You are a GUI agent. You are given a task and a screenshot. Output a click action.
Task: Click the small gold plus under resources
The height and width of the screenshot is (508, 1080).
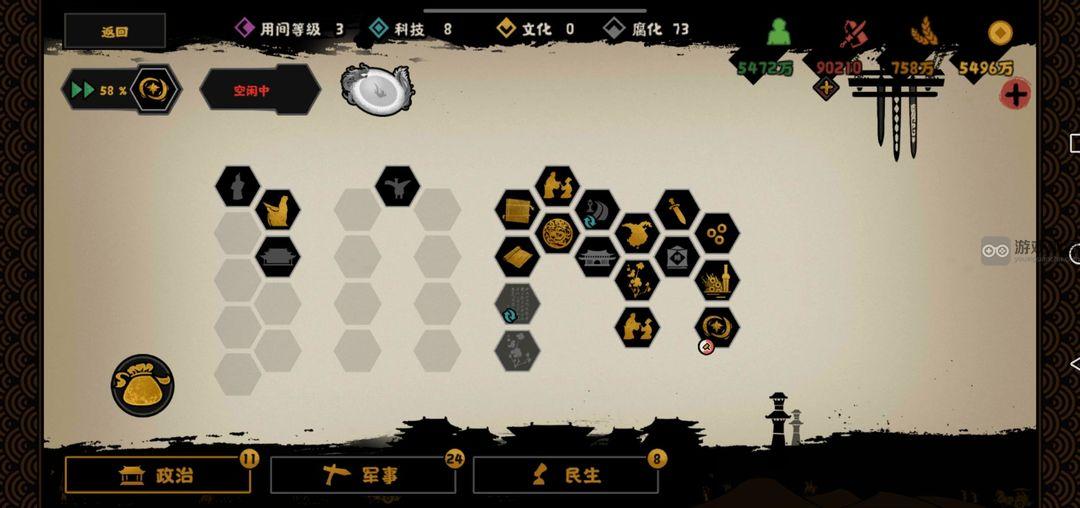click(x=826, y=88)
